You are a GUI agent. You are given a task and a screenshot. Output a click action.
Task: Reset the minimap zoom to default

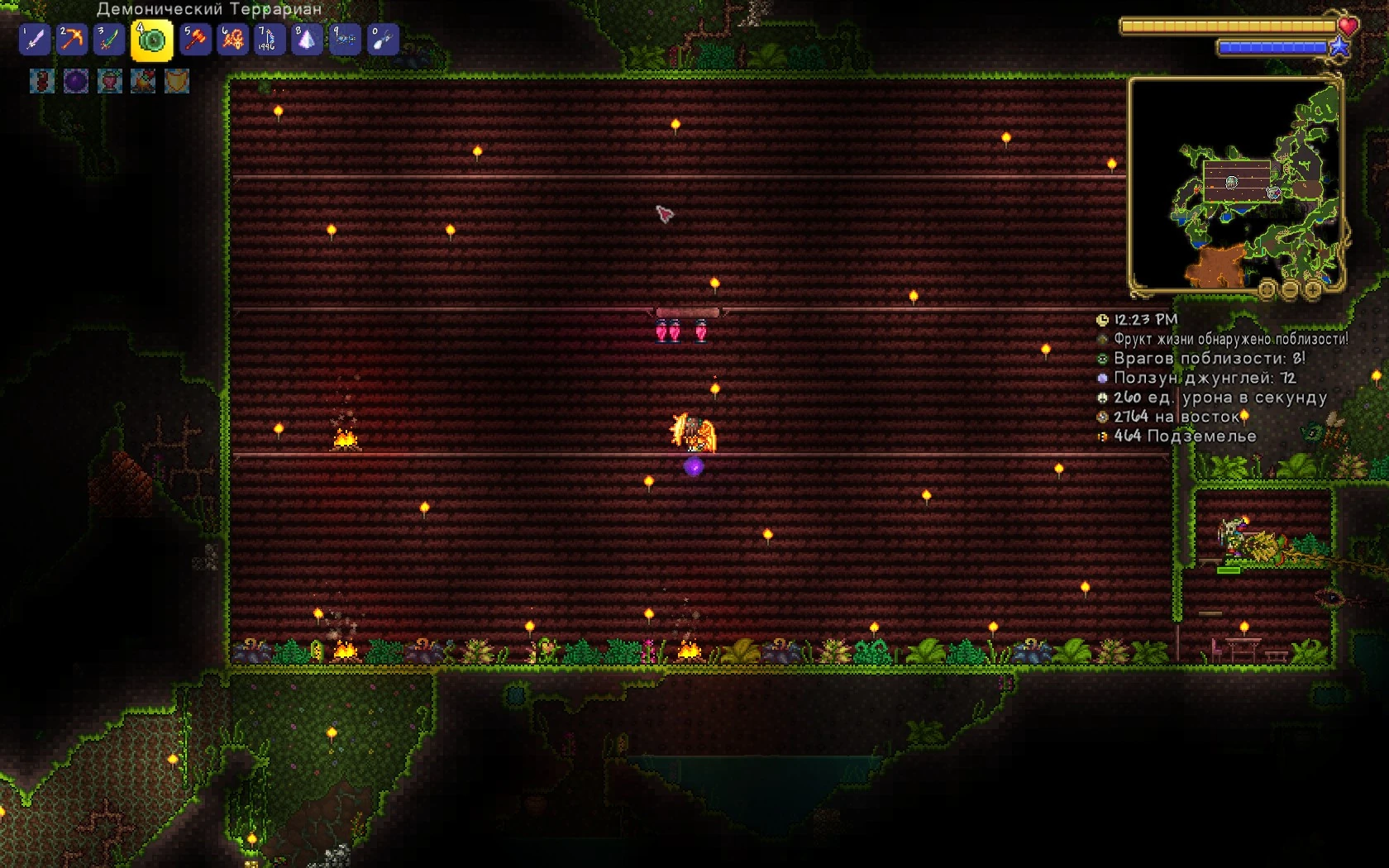[1267, 289]
